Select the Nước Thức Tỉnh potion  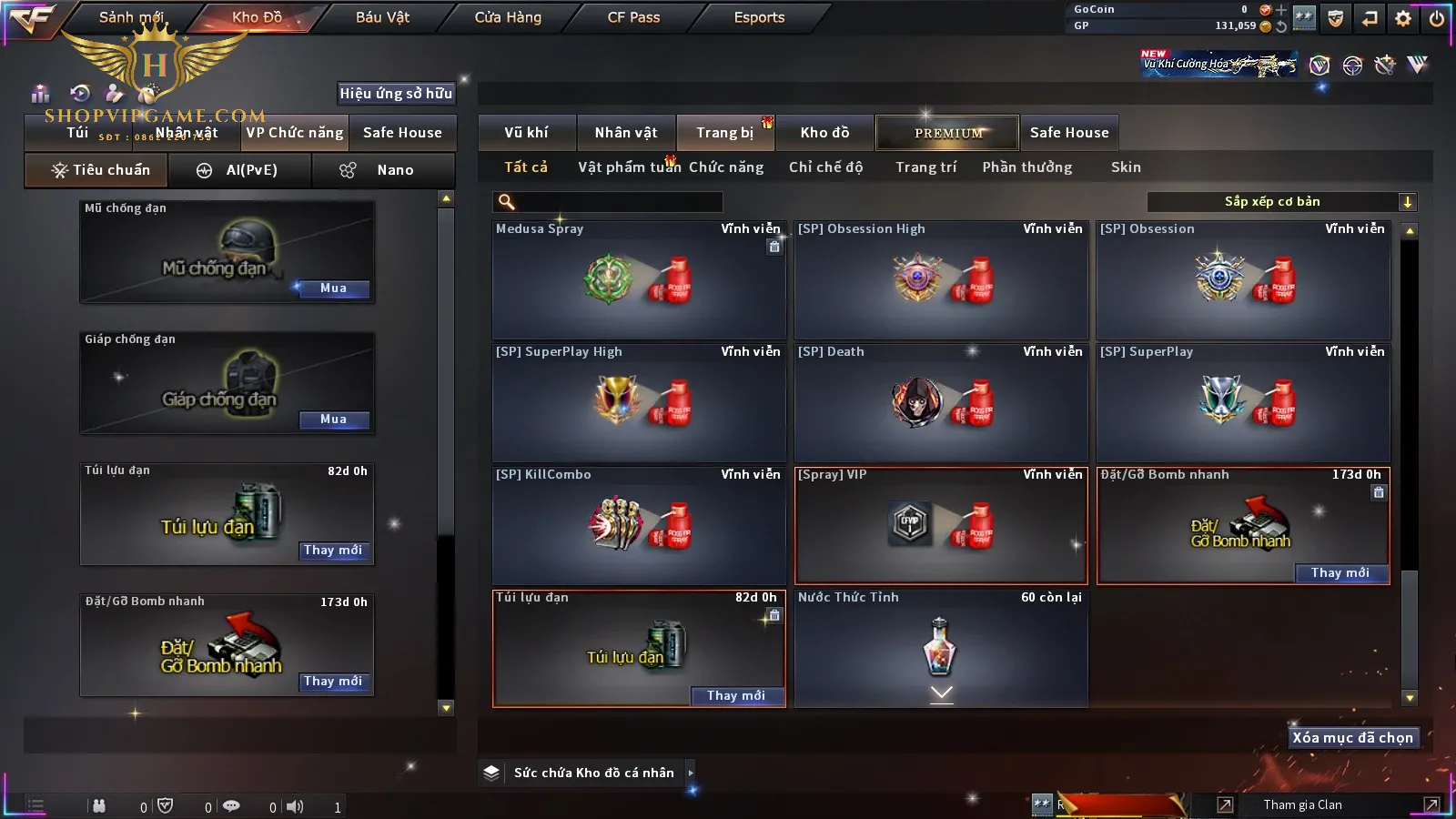pyautogui.click(x=941, y=648)
